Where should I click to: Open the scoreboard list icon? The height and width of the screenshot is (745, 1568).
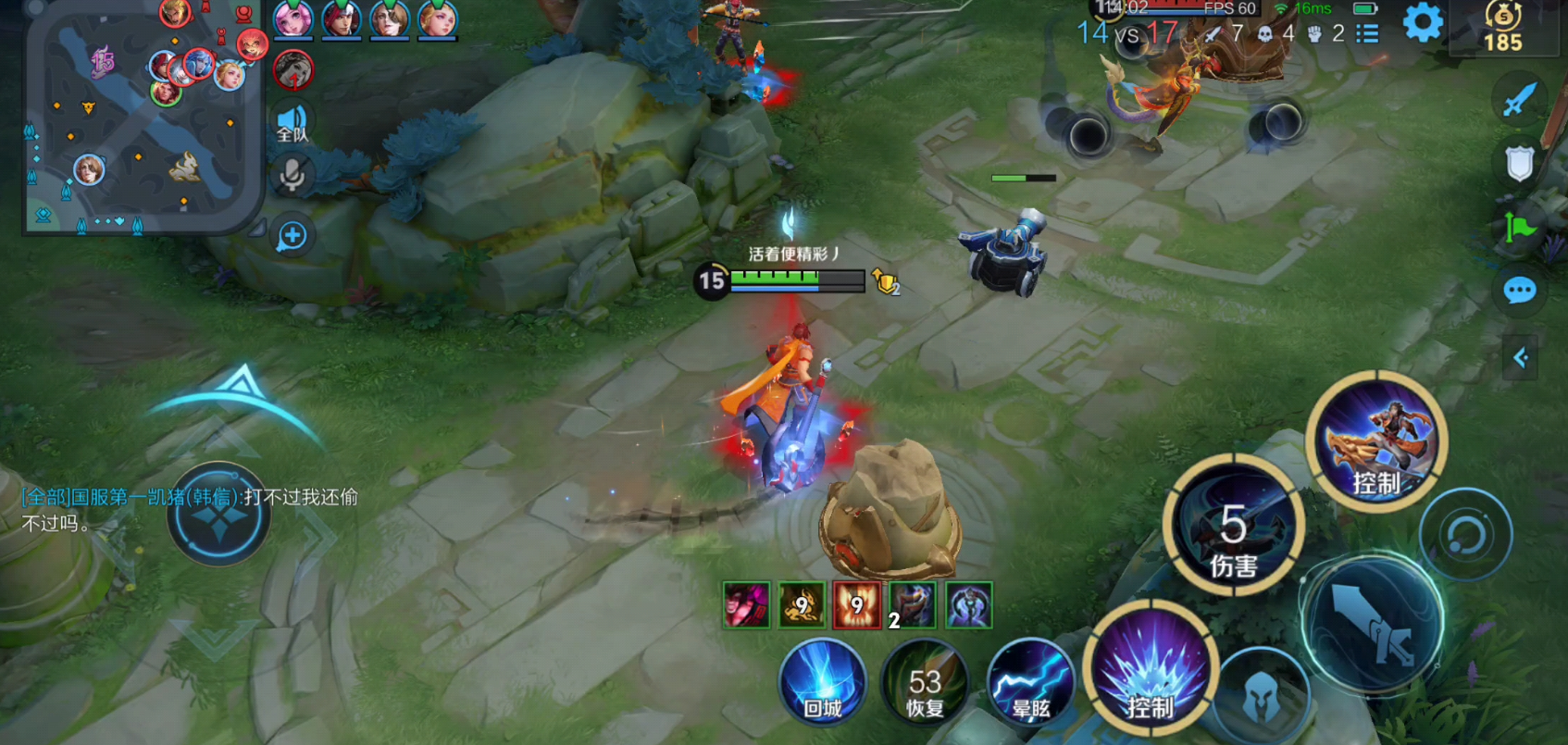click(x=1367, y=34)
